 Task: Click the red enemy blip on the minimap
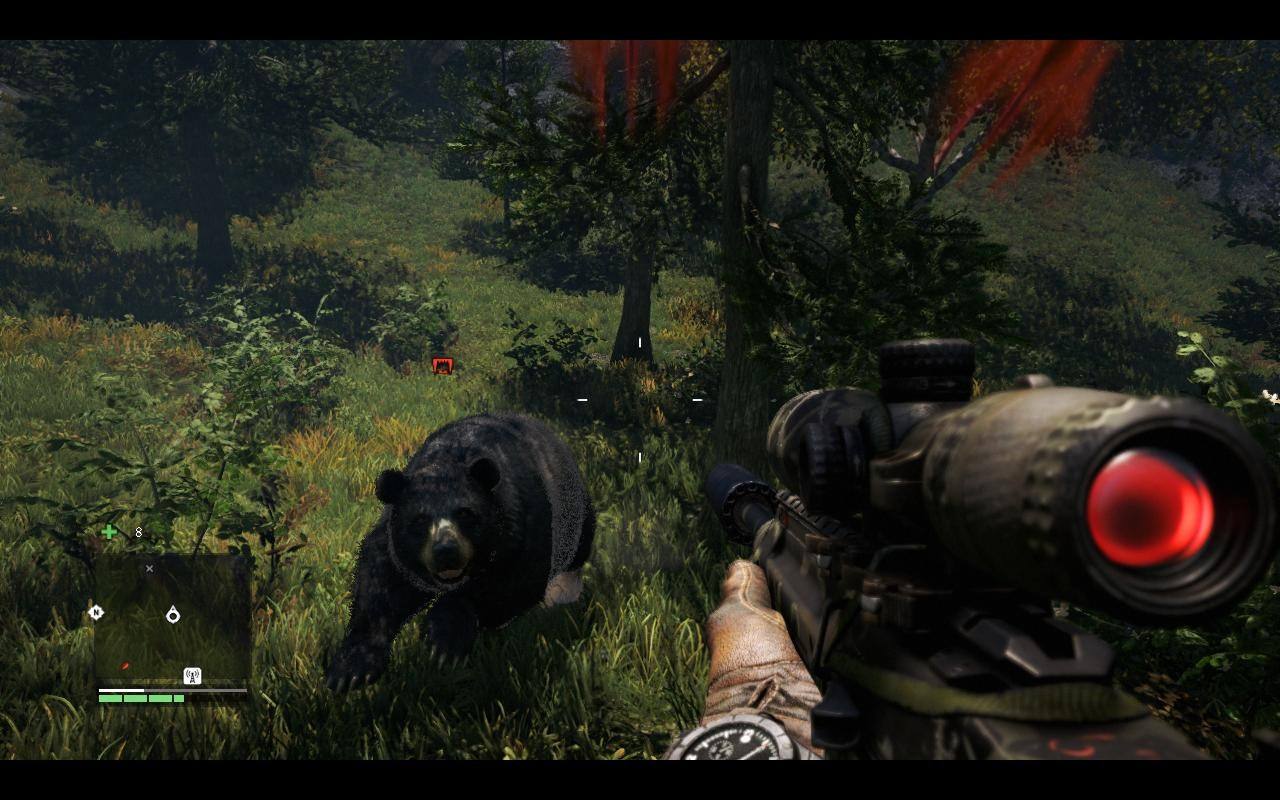tap(125, 665)
